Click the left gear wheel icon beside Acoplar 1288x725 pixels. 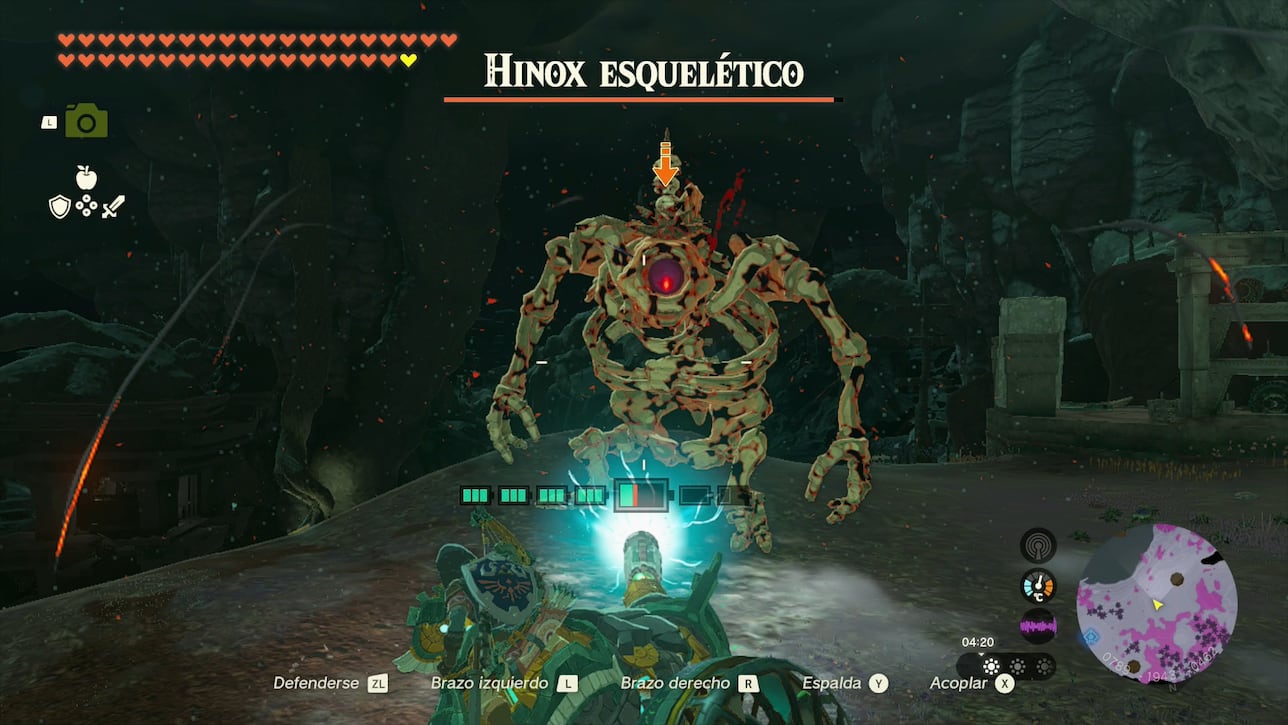(991, 666)
